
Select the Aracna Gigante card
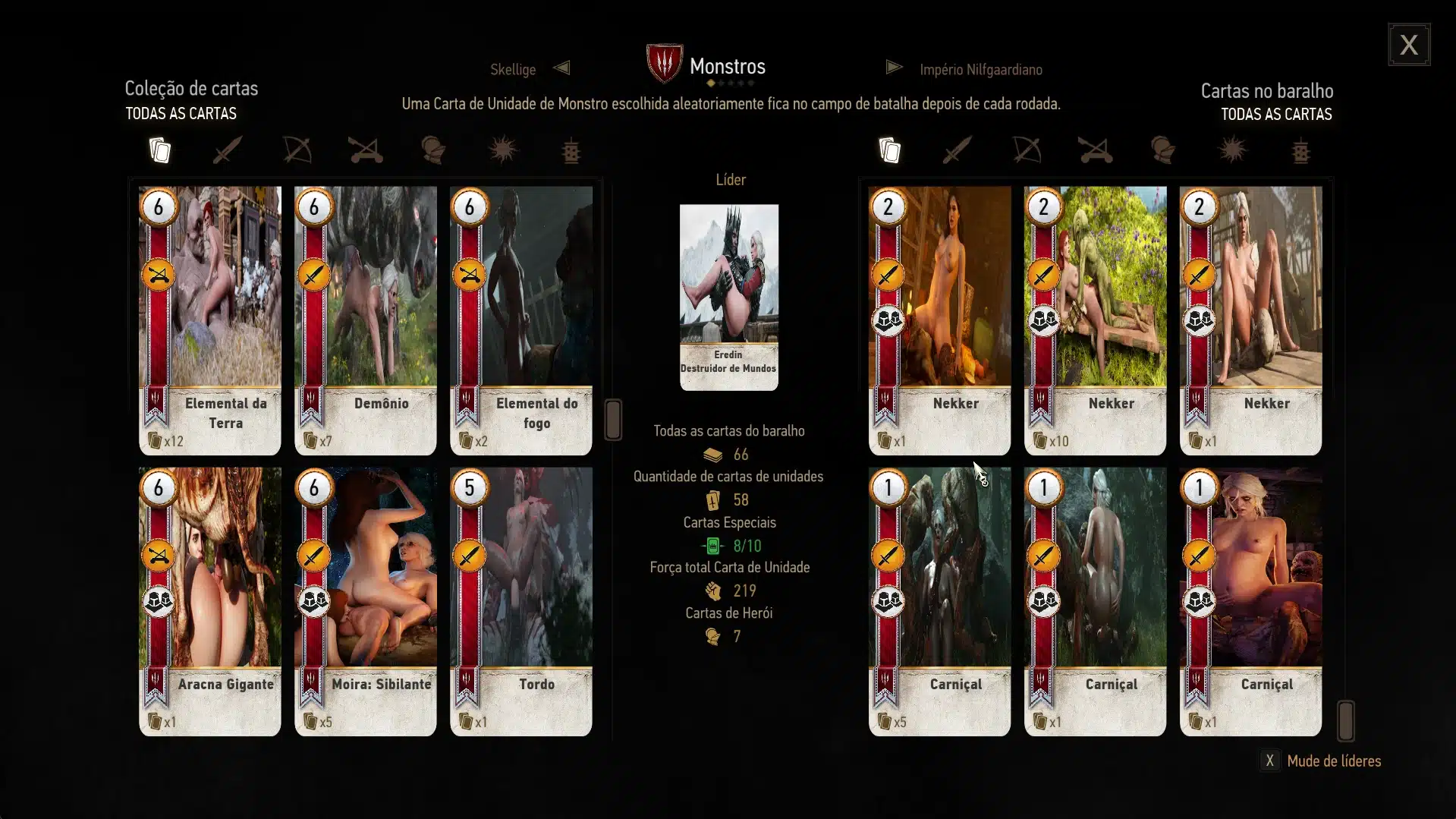[209, 601]
